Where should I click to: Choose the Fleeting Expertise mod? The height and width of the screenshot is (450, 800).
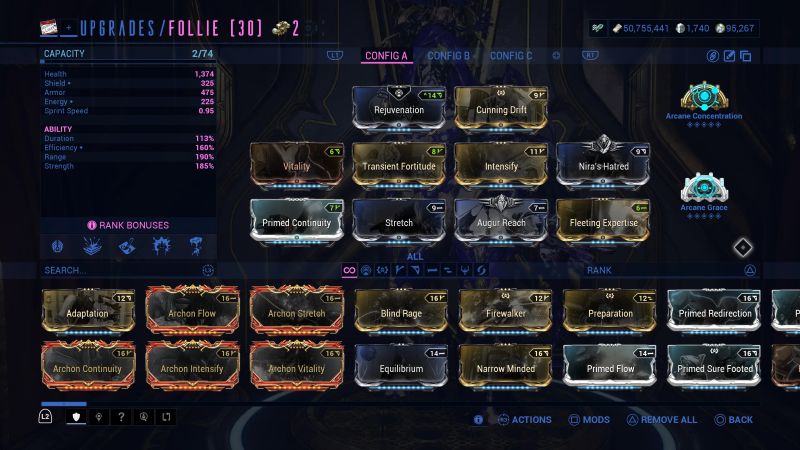603,221
